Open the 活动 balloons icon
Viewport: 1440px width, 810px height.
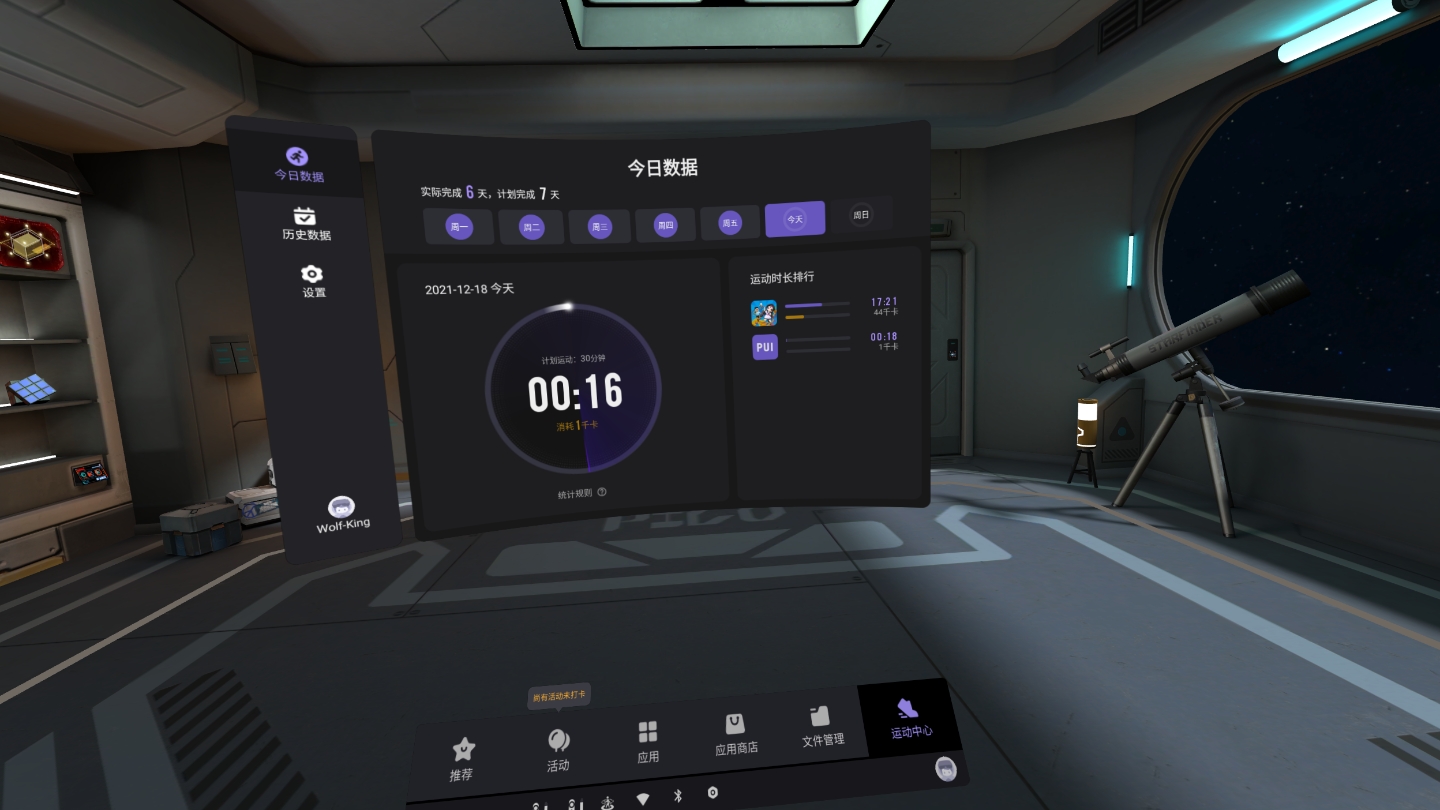click(x=558, y=740)
